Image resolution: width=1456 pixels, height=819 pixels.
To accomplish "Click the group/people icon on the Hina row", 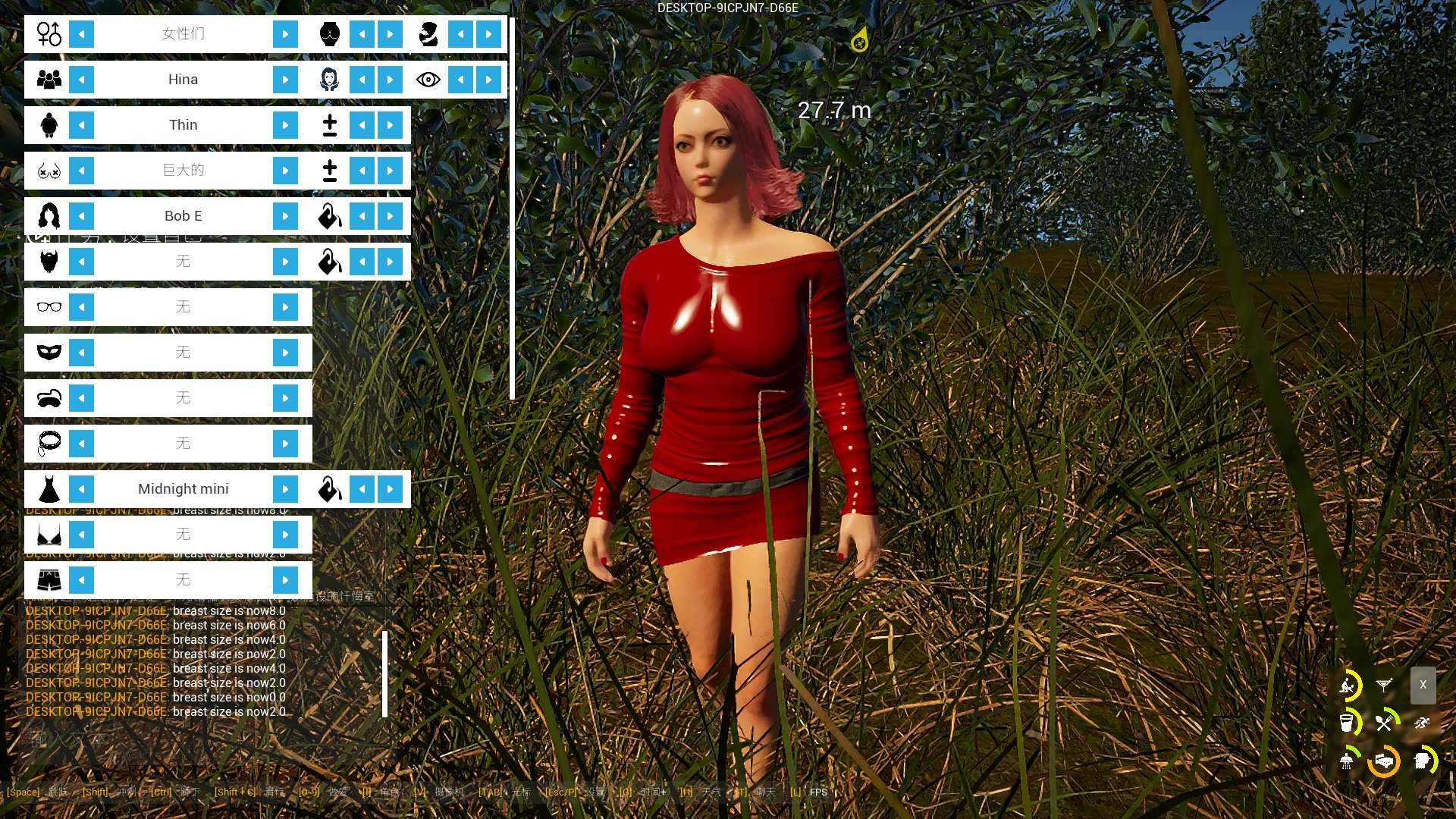I will 49,79.
